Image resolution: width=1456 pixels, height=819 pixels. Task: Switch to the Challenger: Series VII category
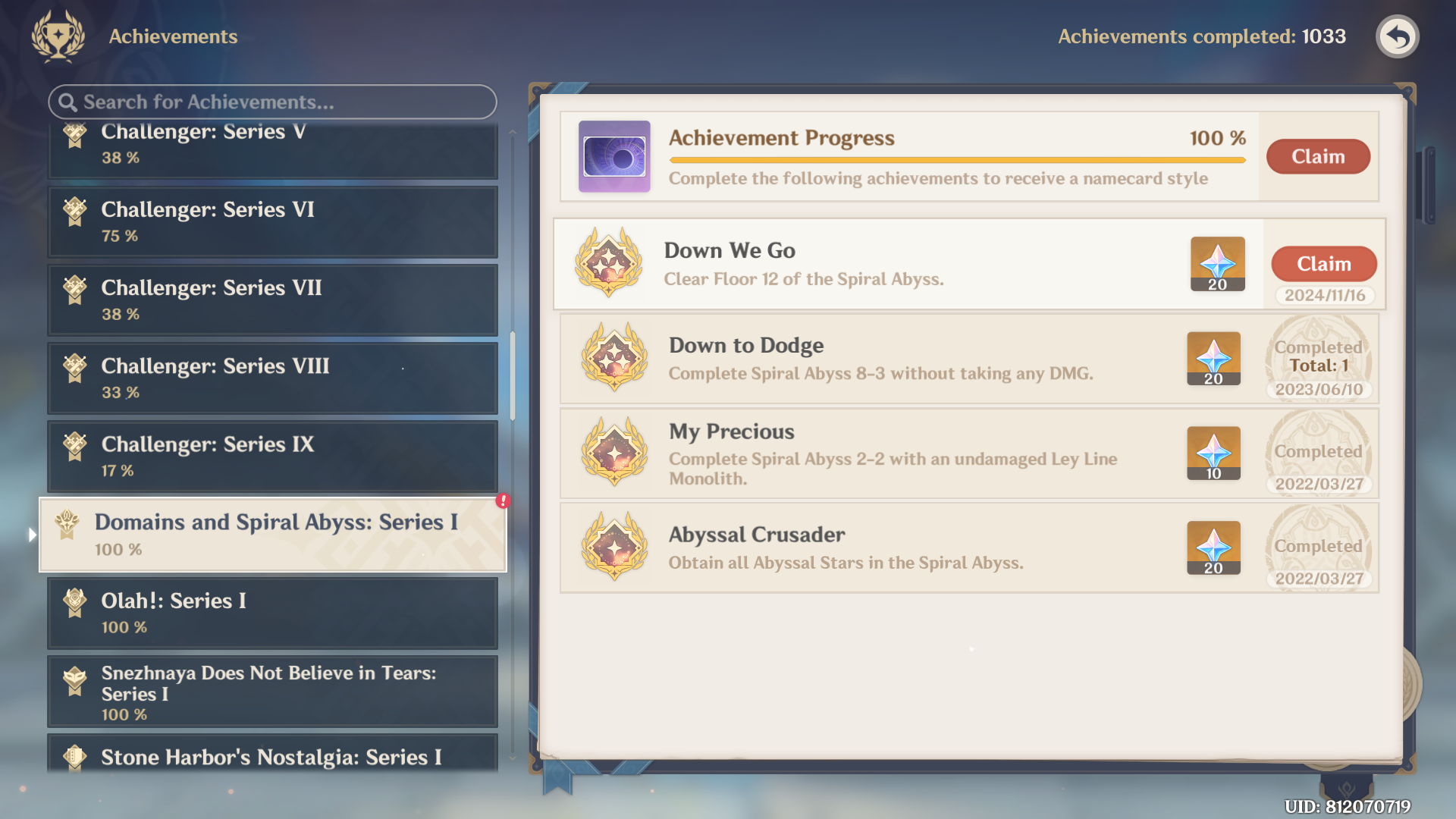(x=273, y=300)
